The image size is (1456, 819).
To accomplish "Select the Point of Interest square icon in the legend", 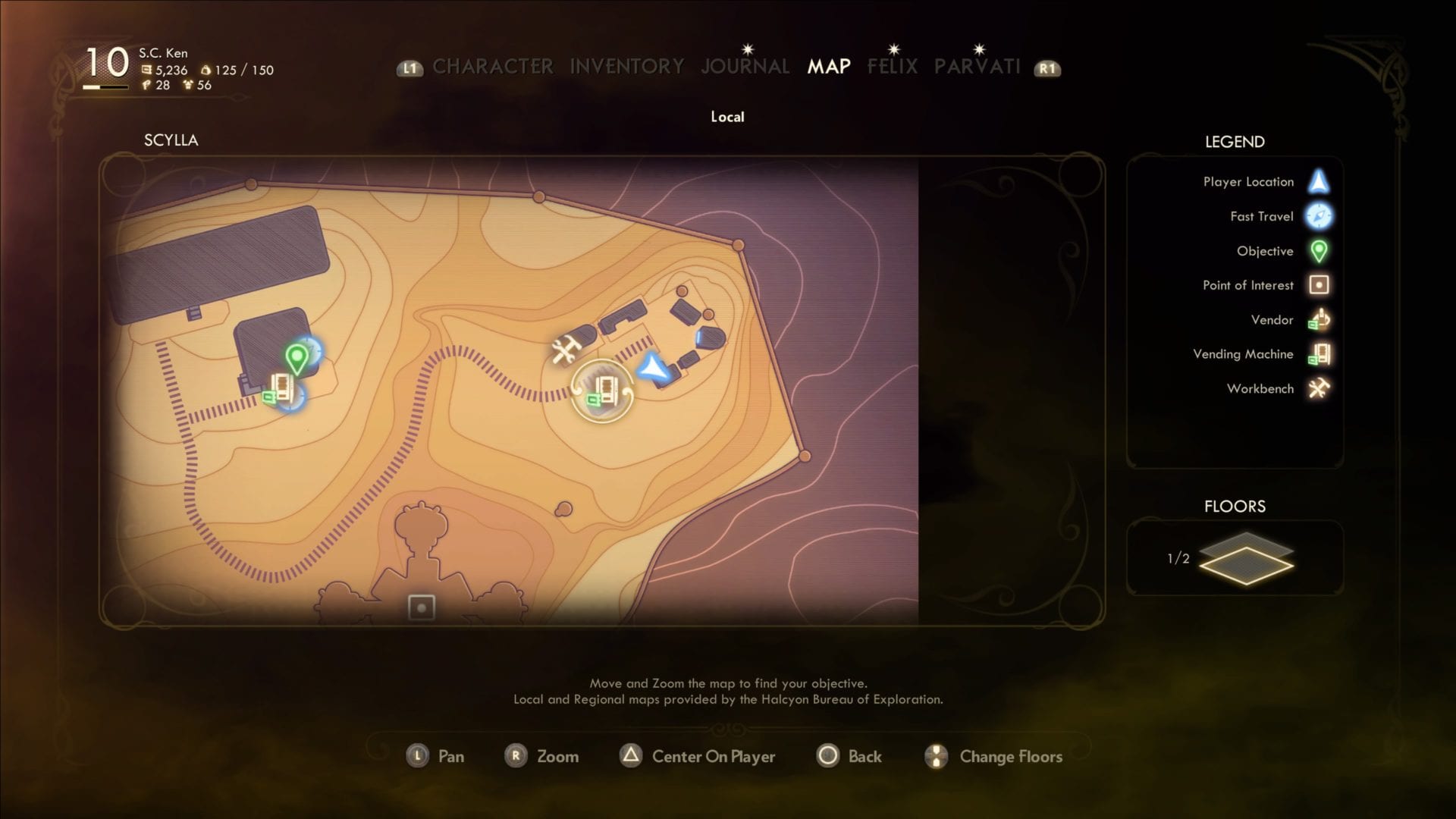I will (x=1319, y=285).
